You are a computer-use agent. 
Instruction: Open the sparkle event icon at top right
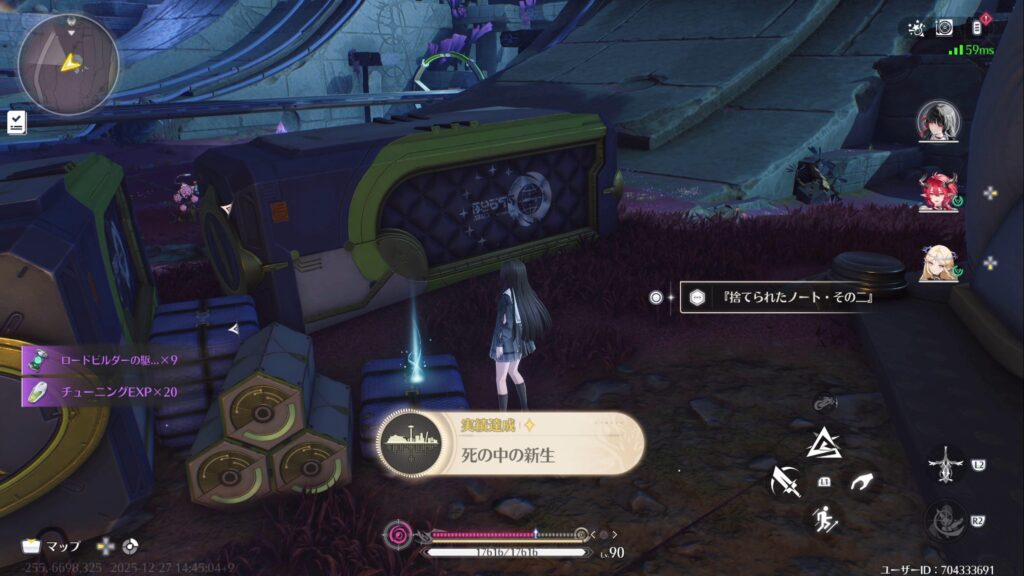(914, 28)
